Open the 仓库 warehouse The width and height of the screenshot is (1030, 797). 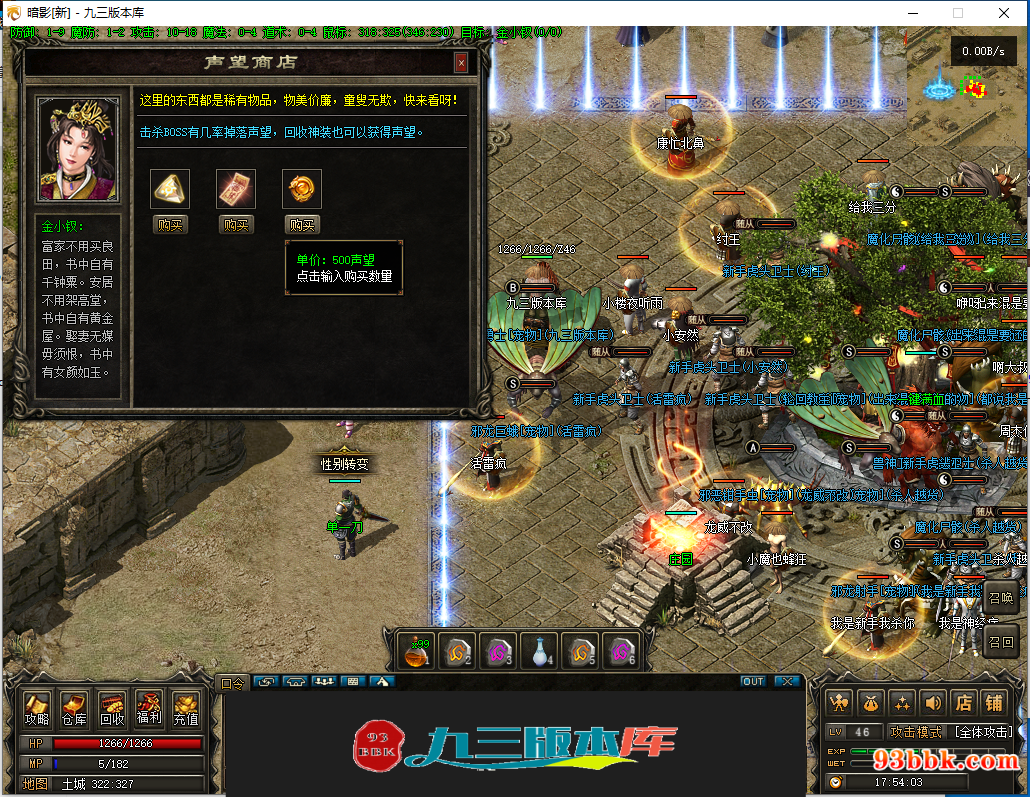click(74, 709)
